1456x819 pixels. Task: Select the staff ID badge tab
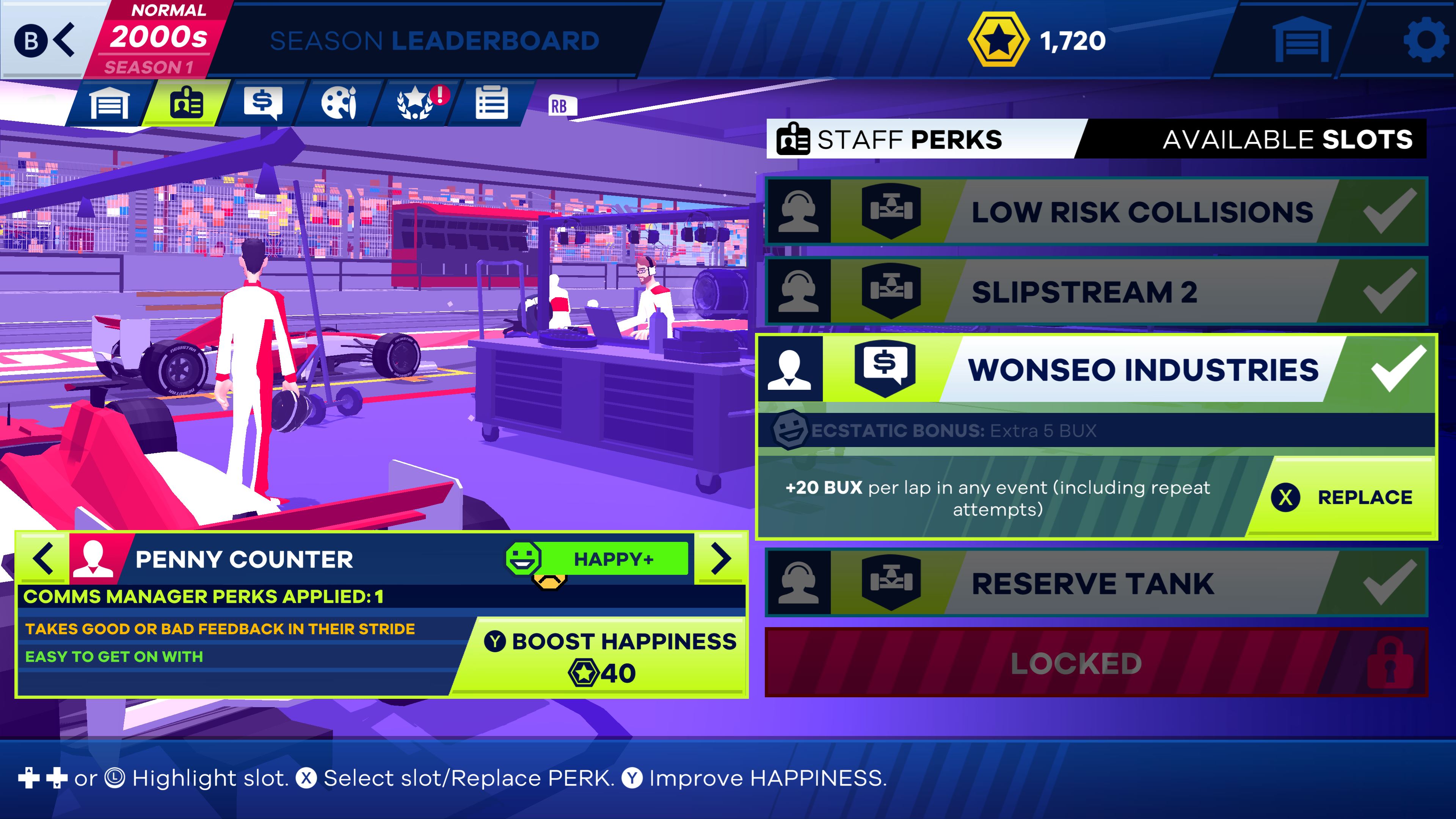(186, 104)
